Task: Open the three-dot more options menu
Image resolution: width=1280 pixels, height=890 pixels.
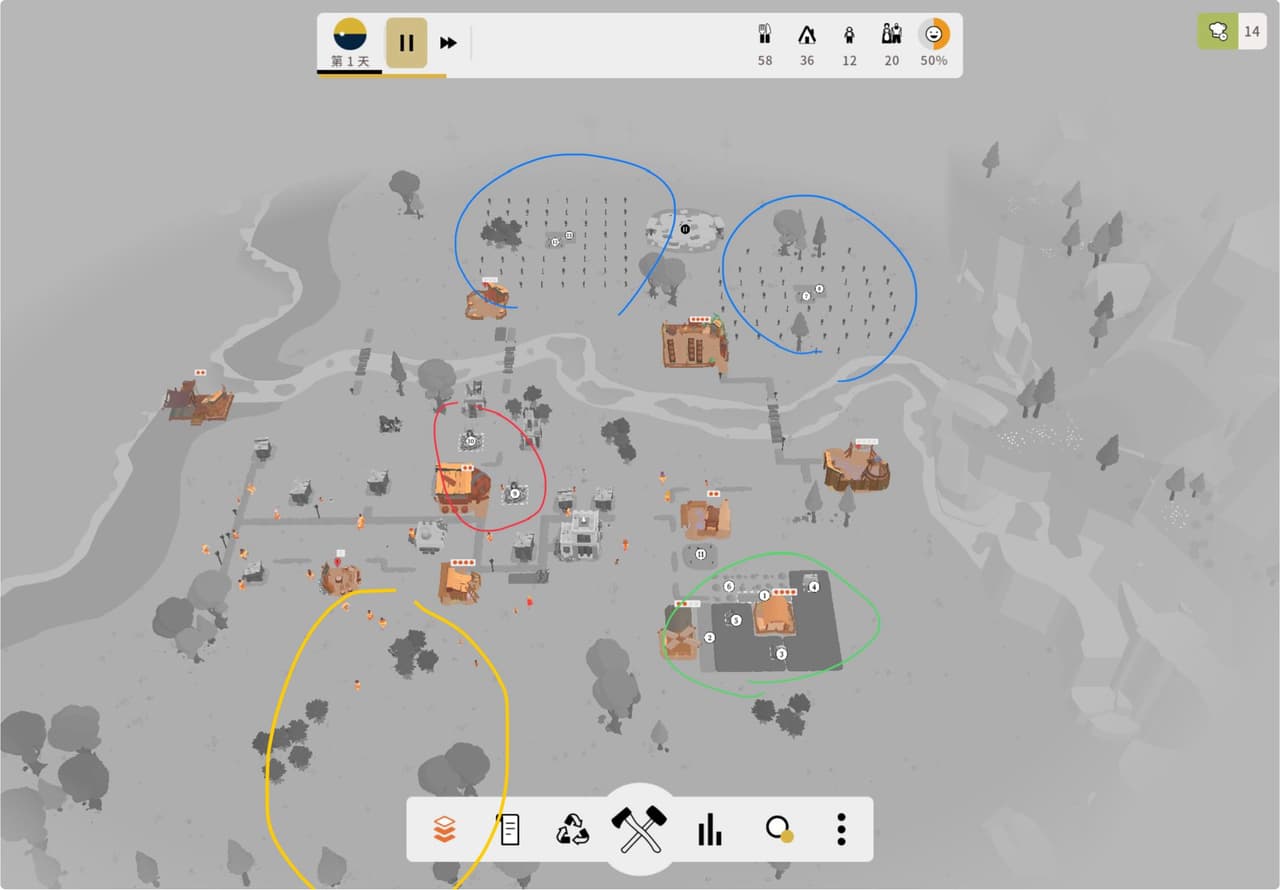Action: click(842, 829)
